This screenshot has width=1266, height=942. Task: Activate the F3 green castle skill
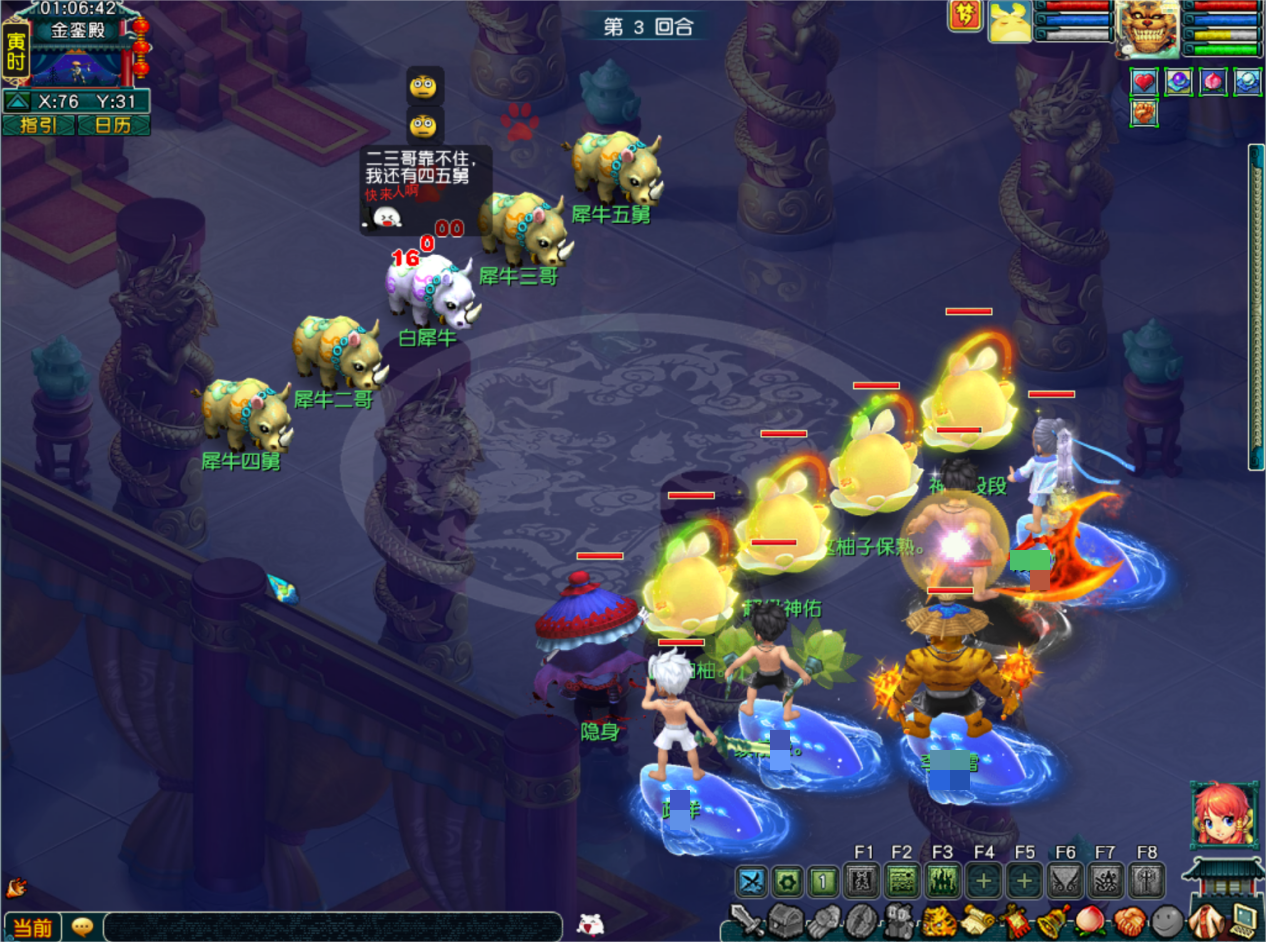tap(943, 881)
